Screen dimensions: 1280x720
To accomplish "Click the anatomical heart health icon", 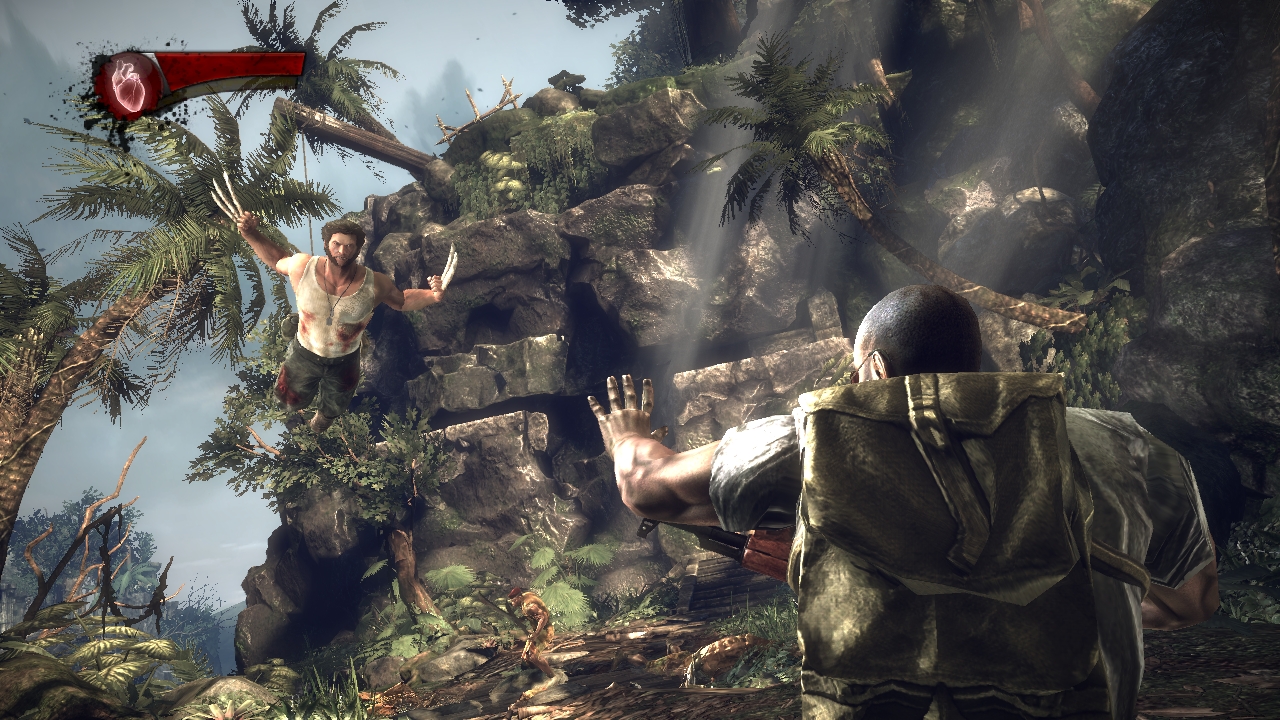I will tap(129, 84).
